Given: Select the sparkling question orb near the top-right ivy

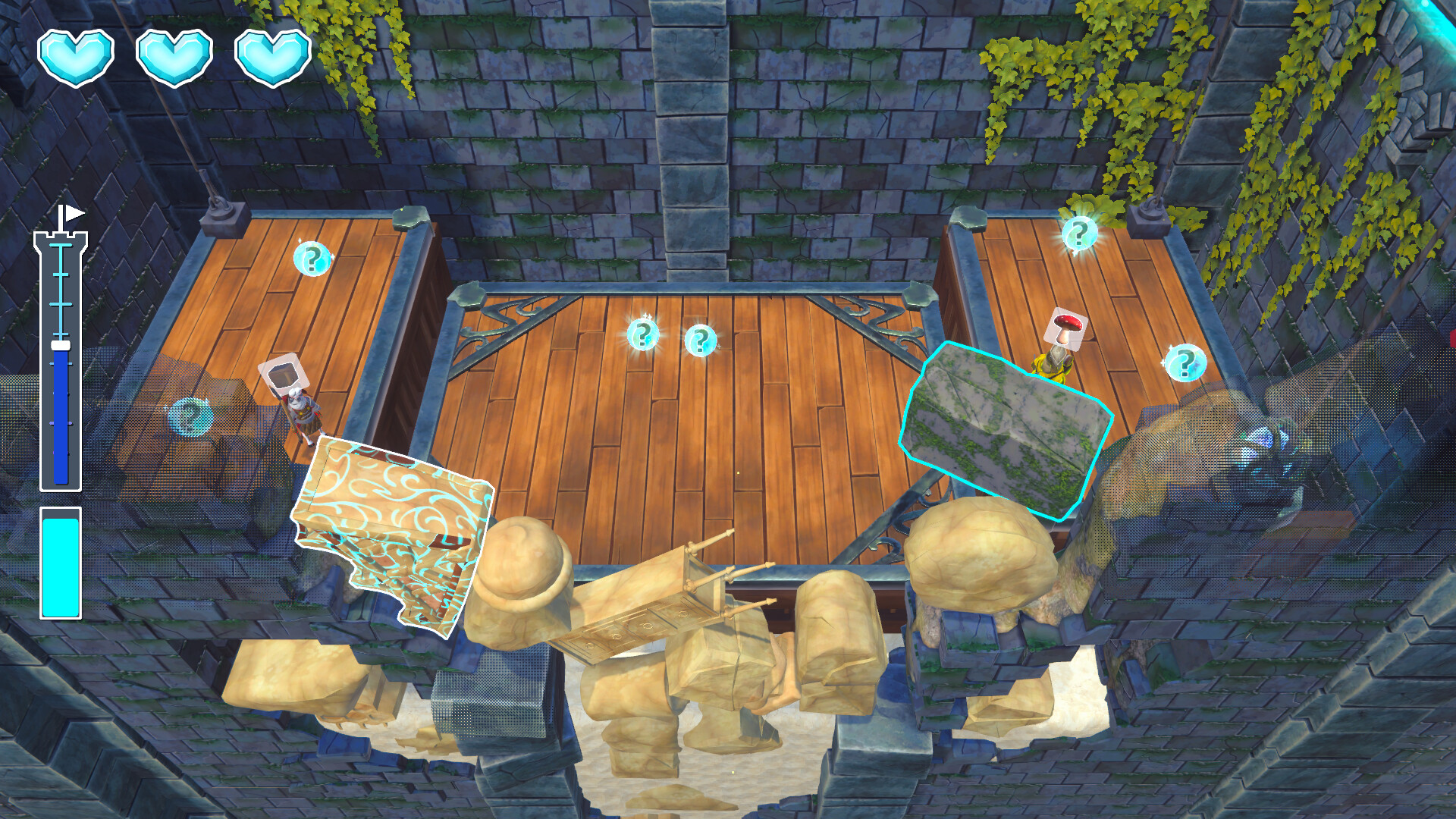Looking at the screenshot, I should pos(1080,232).
